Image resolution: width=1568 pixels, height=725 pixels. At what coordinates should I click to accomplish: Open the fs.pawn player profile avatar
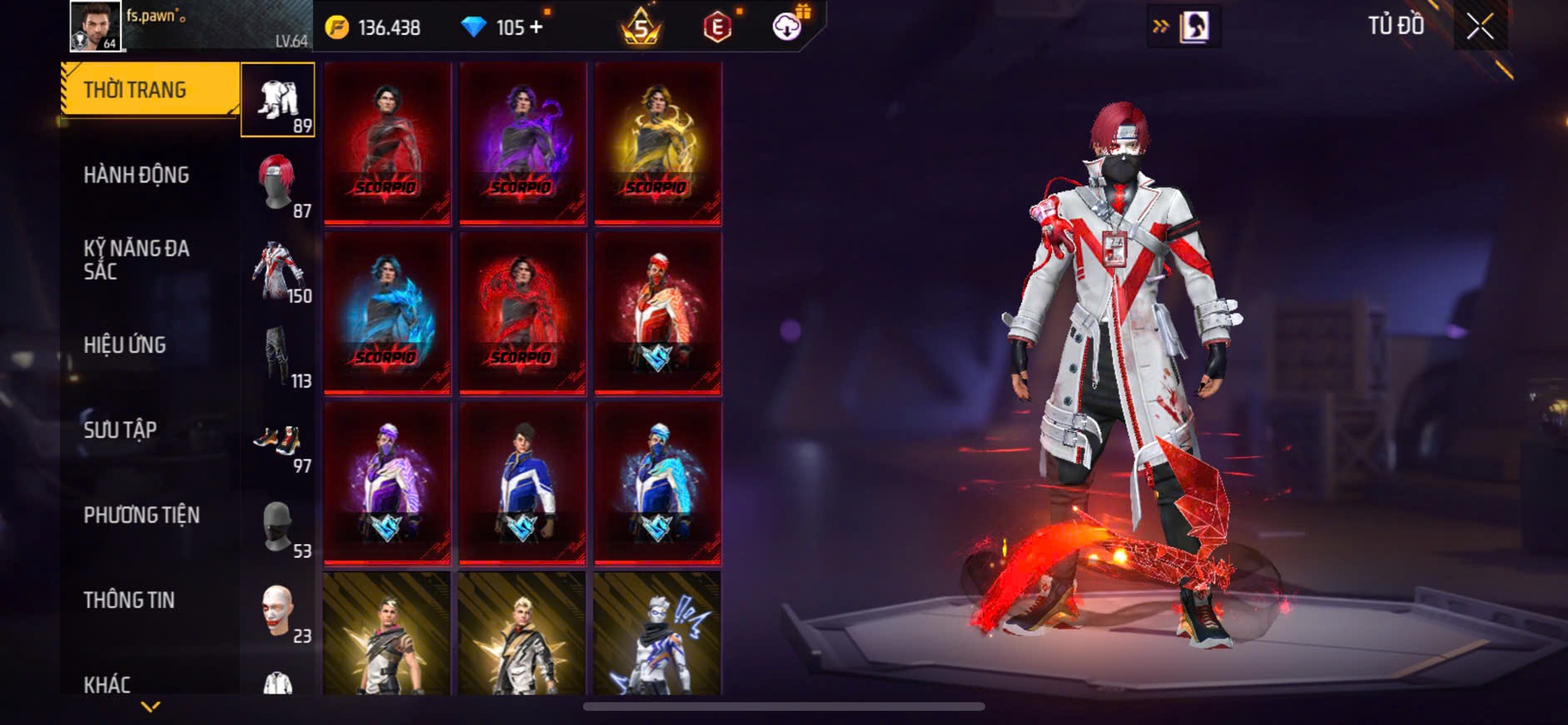(x=95, y=26)
